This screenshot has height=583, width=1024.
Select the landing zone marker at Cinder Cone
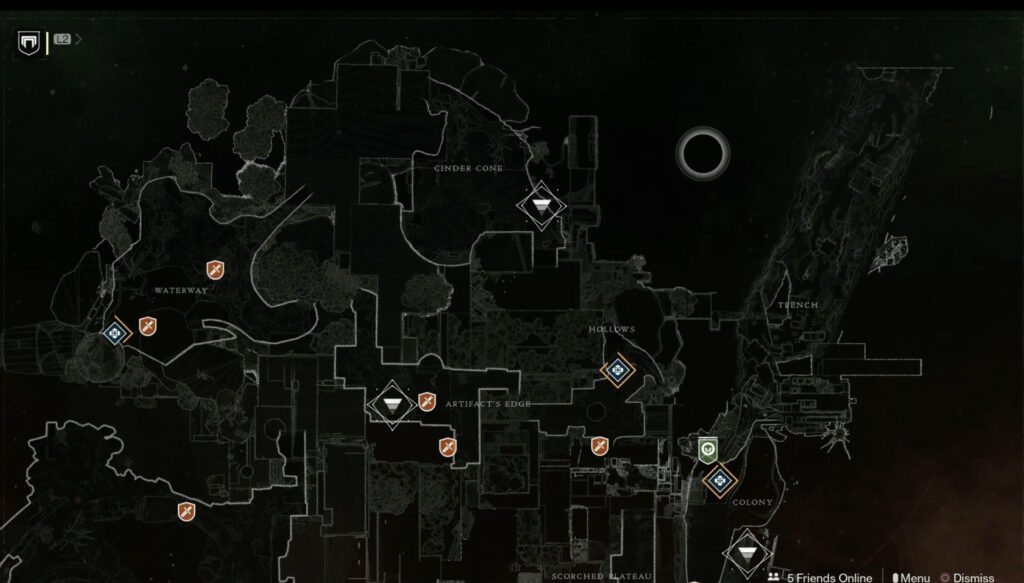(541, 206)
